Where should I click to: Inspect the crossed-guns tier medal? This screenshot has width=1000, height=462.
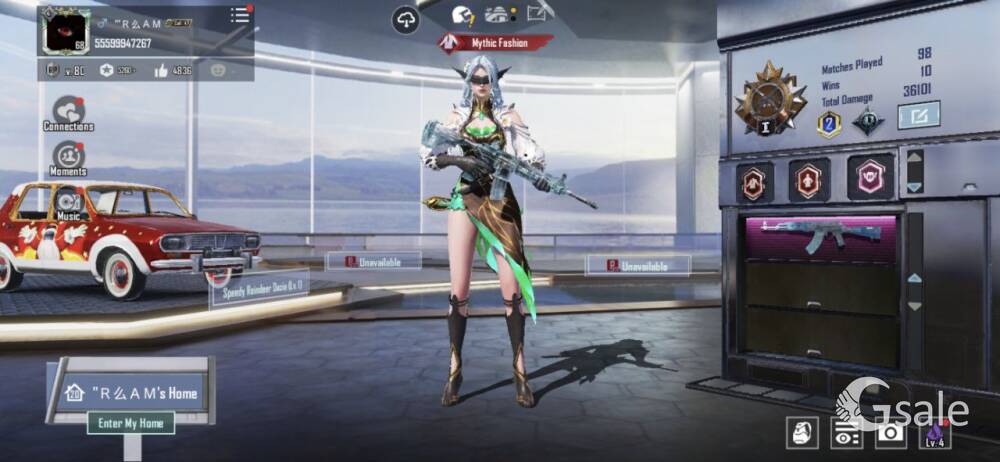tap(771, 98)
